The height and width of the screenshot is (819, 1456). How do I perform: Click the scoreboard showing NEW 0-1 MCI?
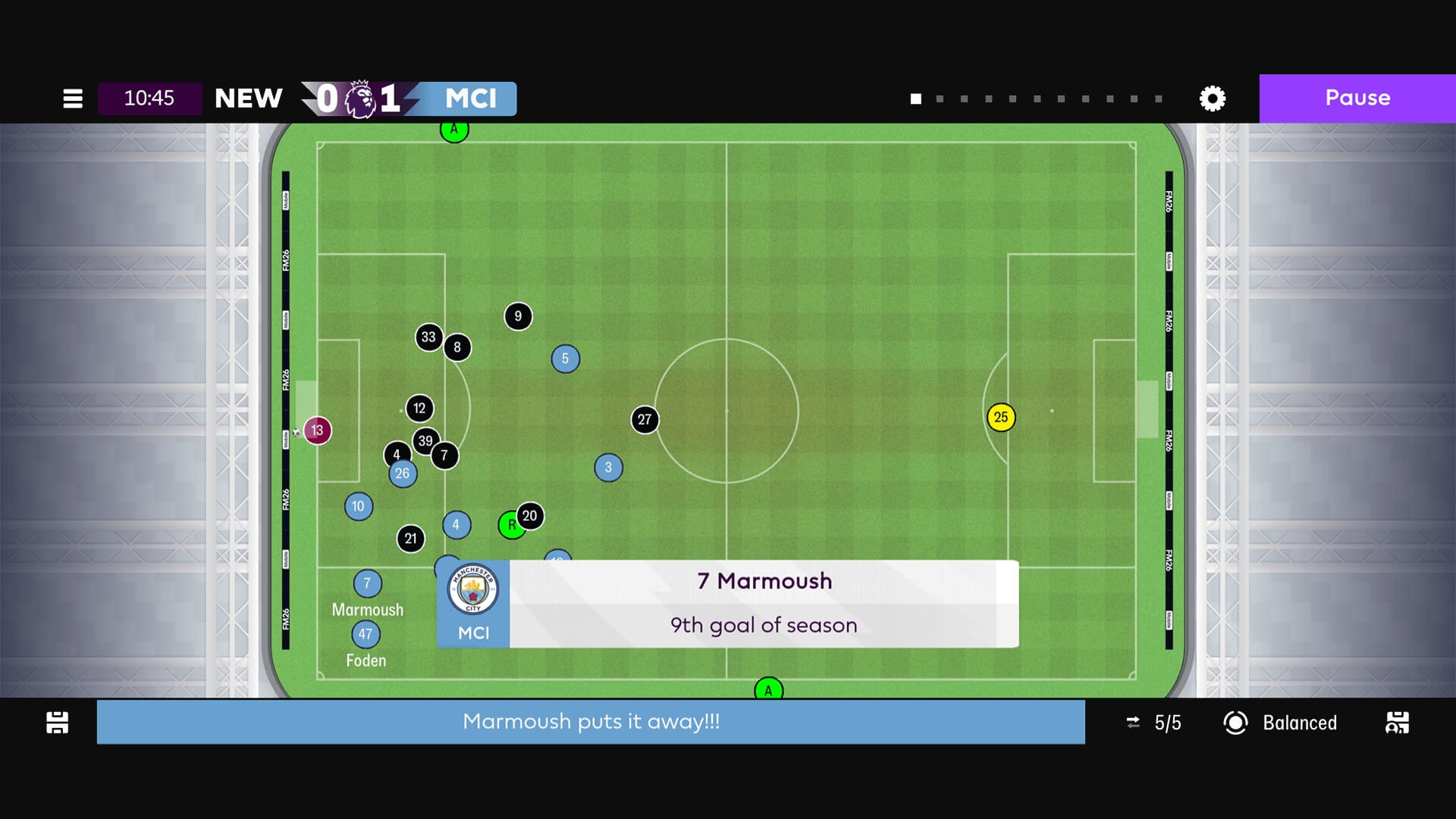[366, 99]
